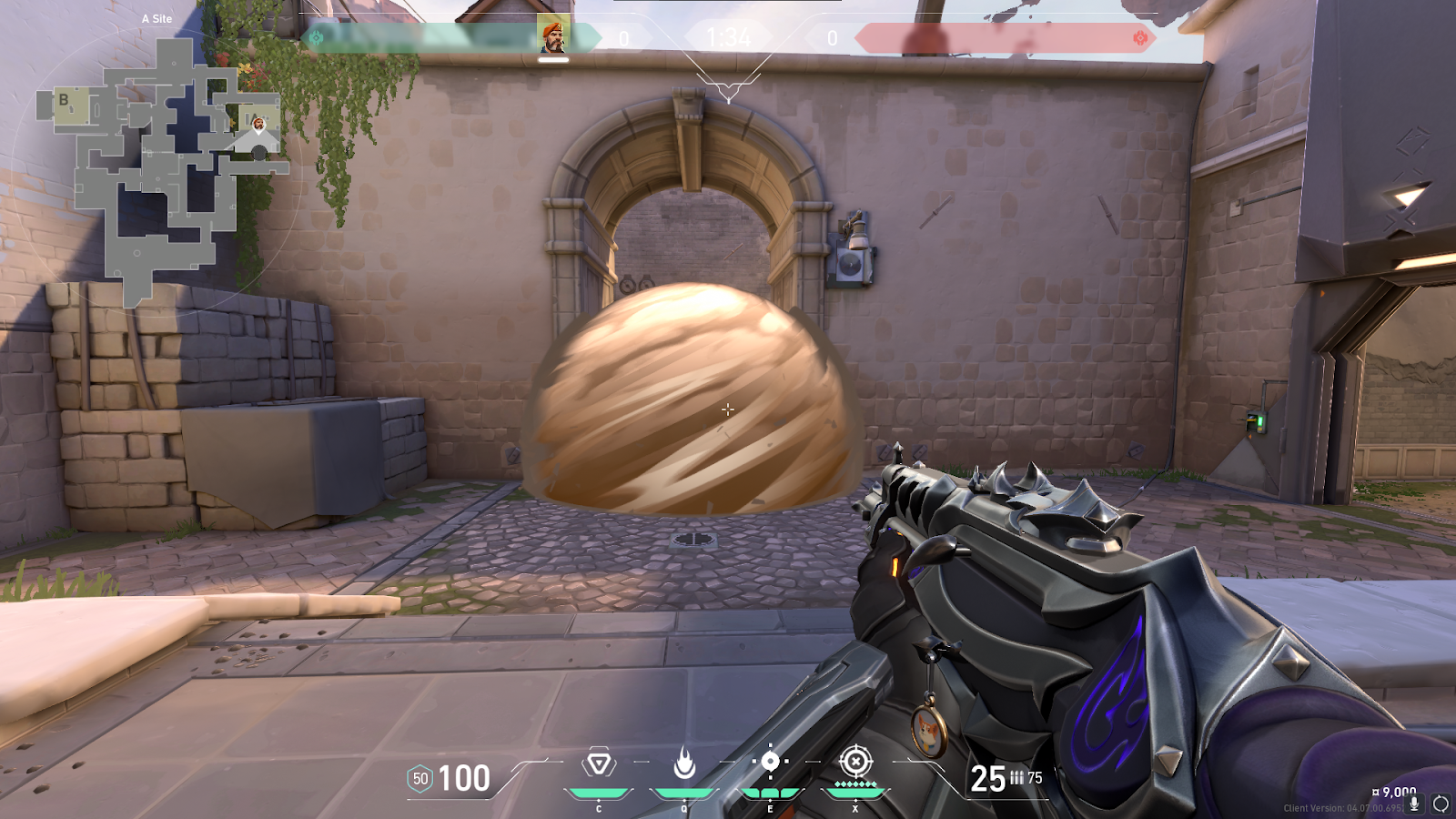Select Brimstone's portrait in the top team bar
1456x819 pixels.
click(553, 36)
